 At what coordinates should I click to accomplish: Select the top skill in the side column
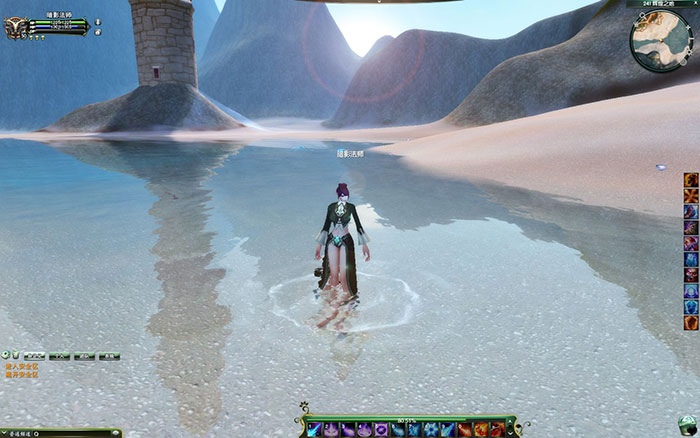(x=690, y=180)
